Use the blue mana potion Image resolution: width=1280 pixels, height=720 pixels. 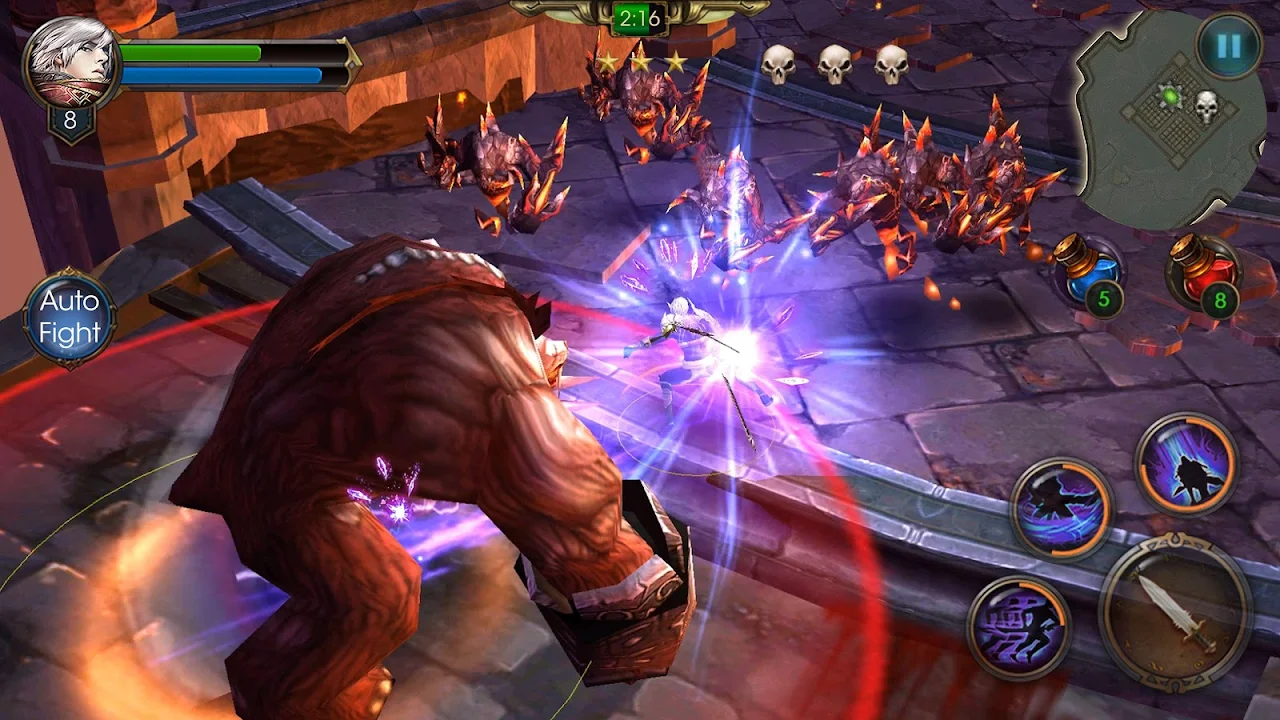pos(1089,272)
